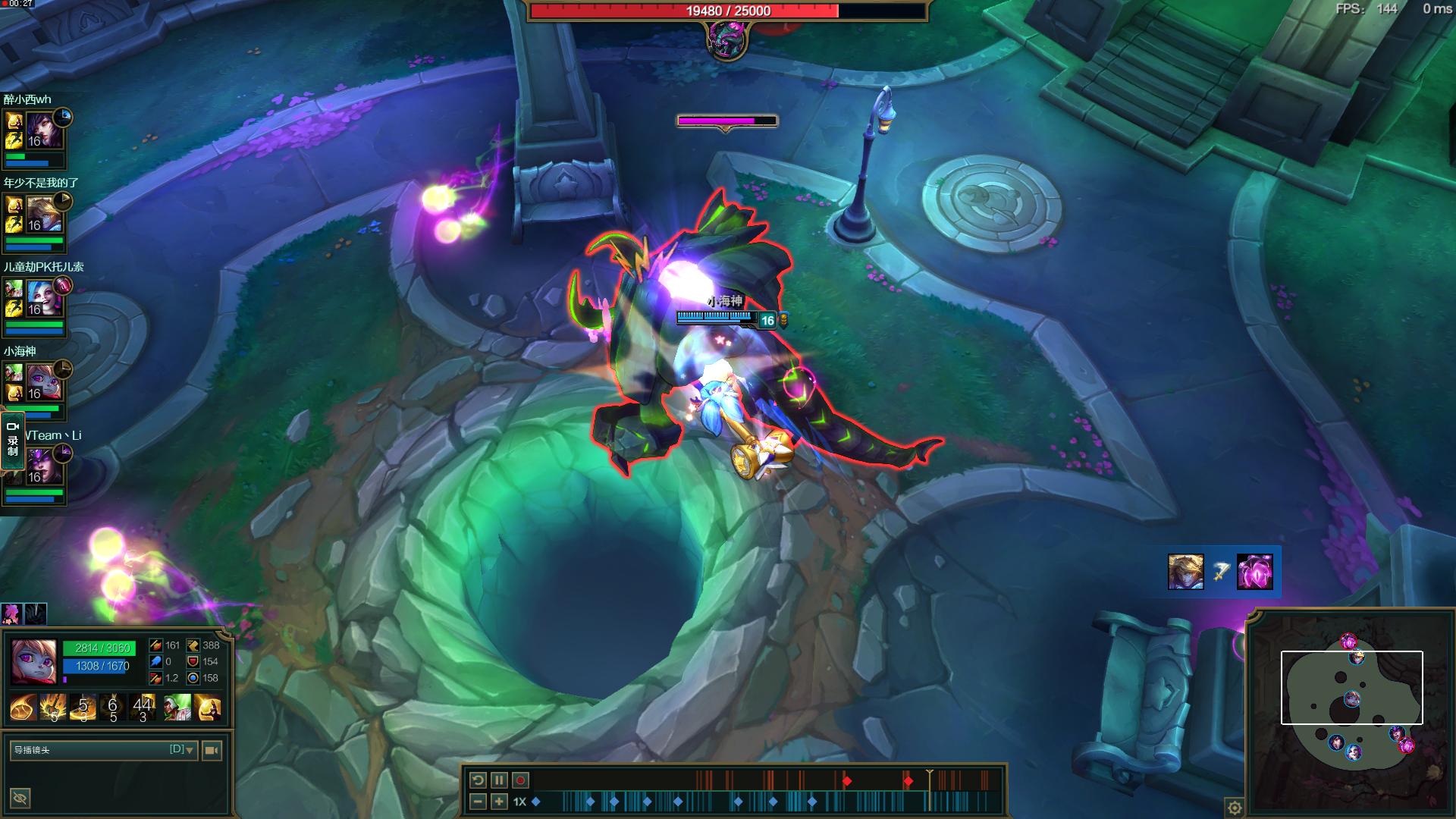The image size is (1456, 819).
Task: Pause the replay playback
Action: (x=499, y=780)
